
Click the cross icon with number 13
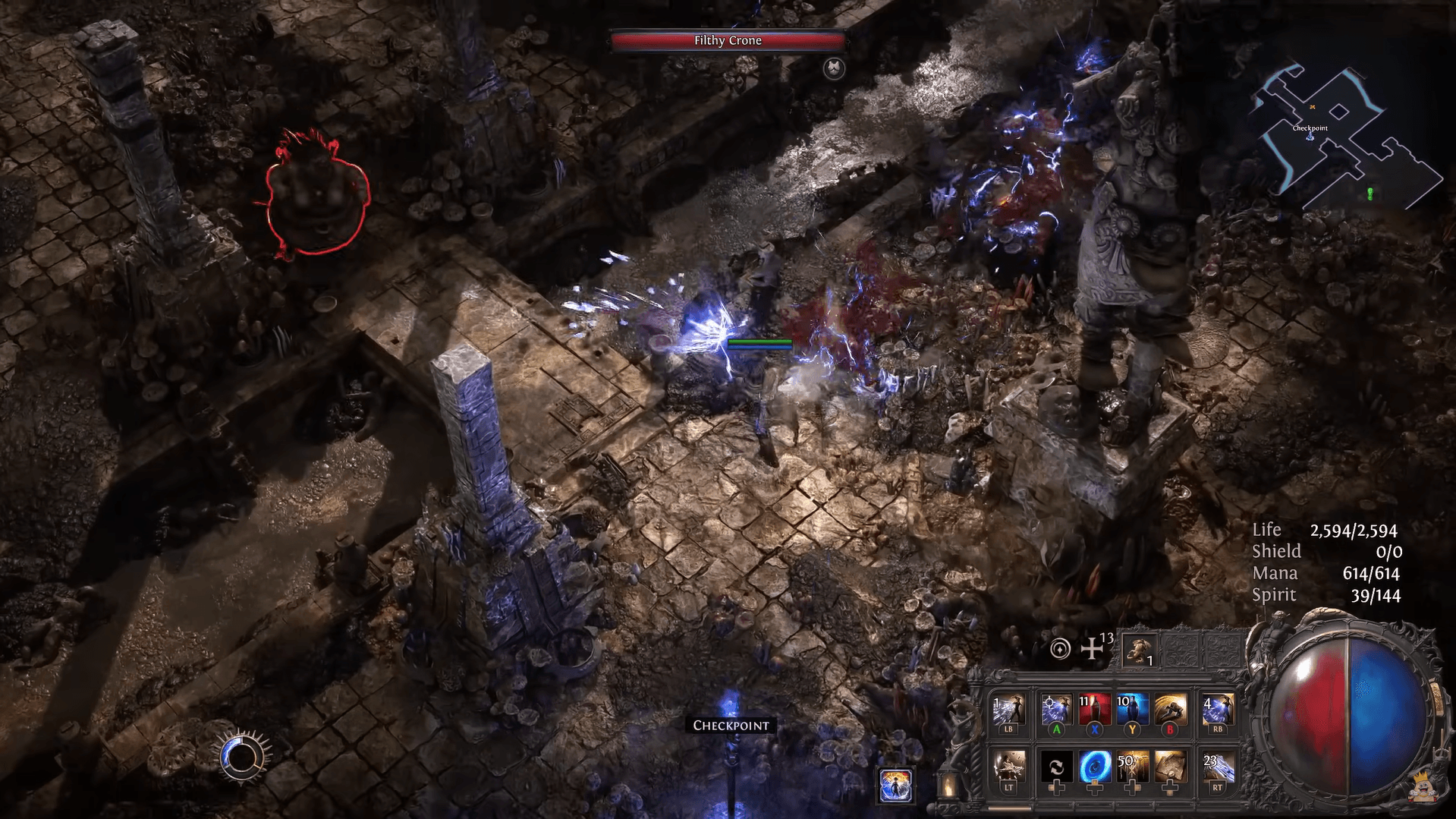pyautogui.click(x=1093, y=648)
